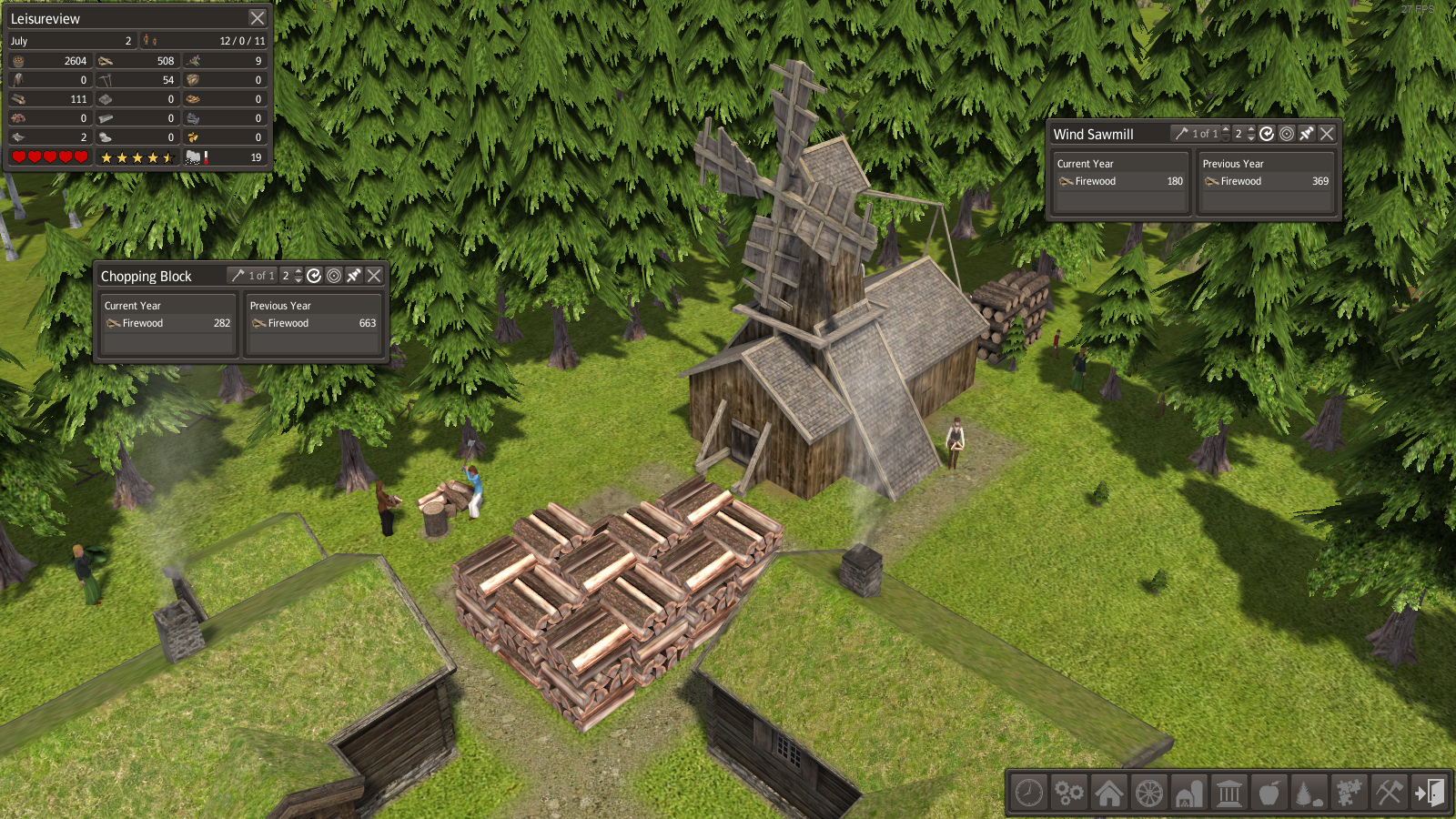Close the Chopping Block window
1456x819 pixels.
coord(374,276)
